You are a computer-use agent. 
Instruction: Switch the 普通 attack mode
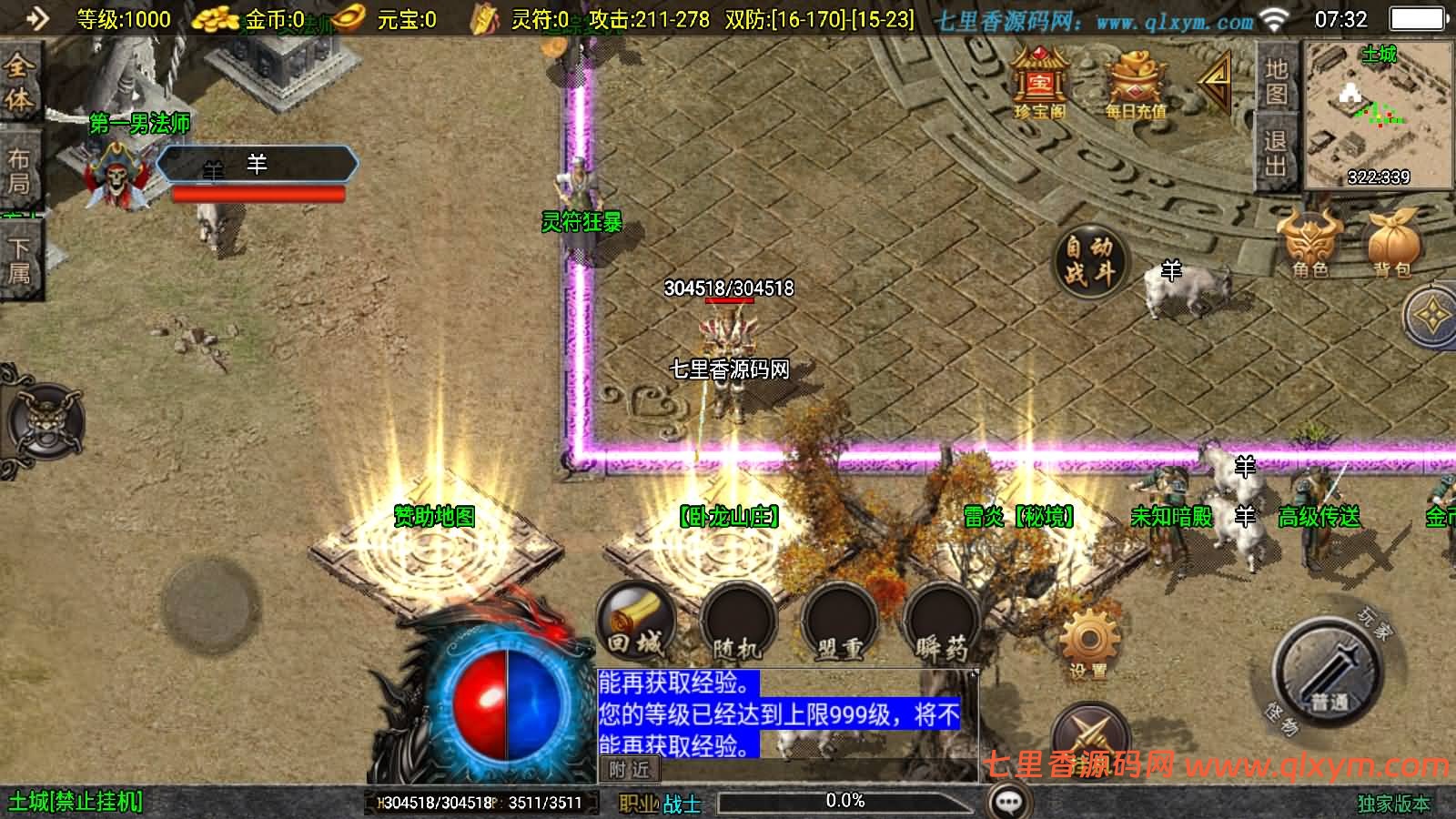[x=1324, y=673]
